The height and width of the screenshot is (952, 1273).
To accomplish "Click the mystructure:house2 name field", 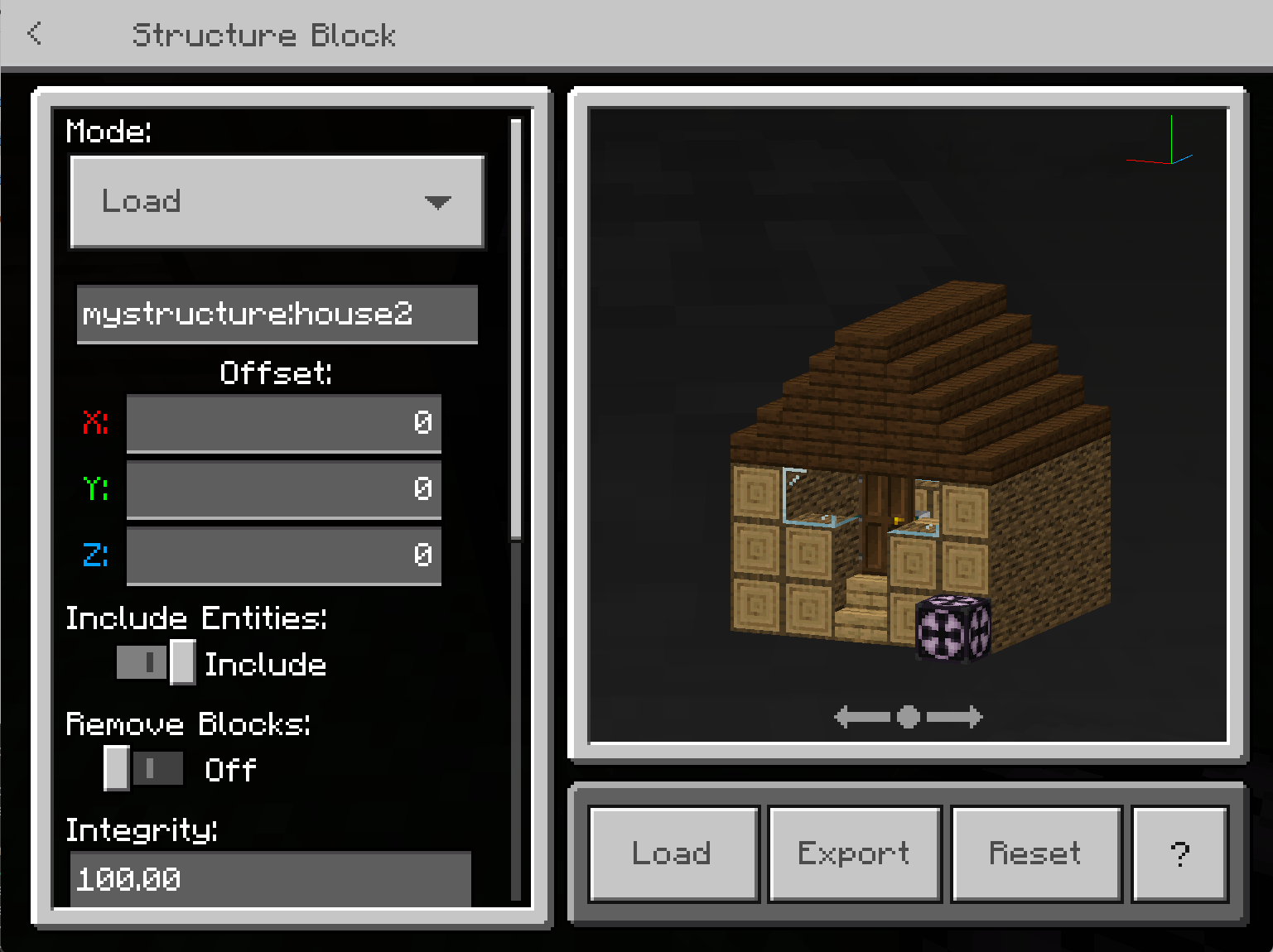I will [277, 315].
